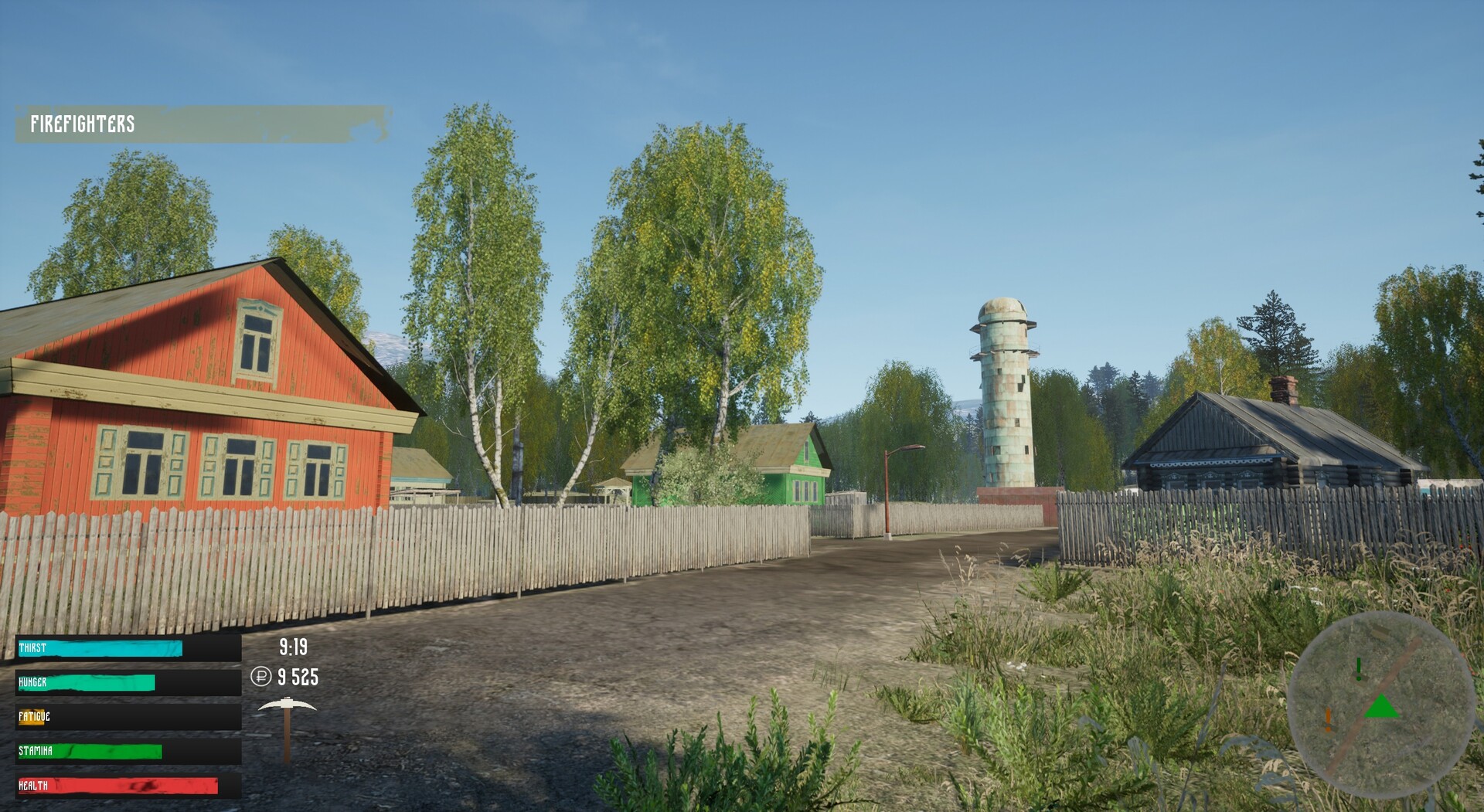
Task: Select the green player triangle on minimap
Action: point(1381,706)
